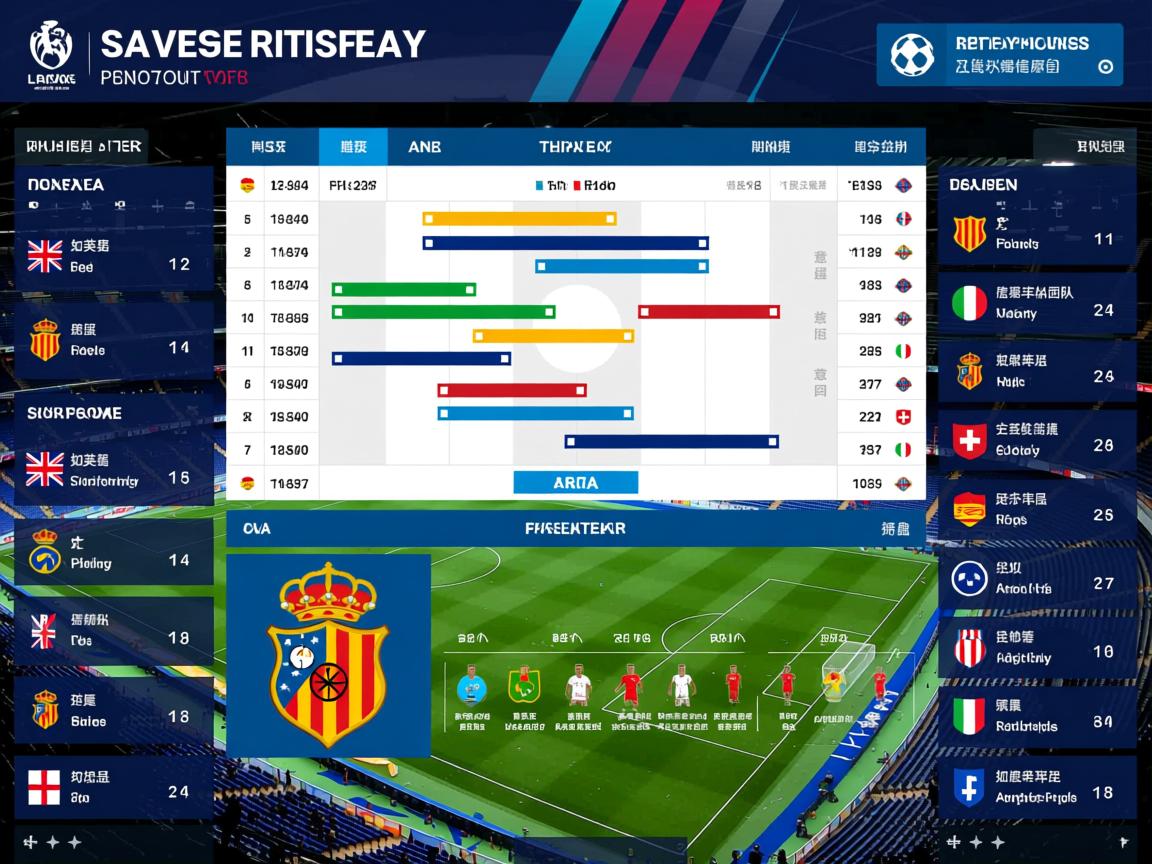Switch to the ANB tab
The width and height of the screenshot is (1152, 864).
[x=424, y=147]
